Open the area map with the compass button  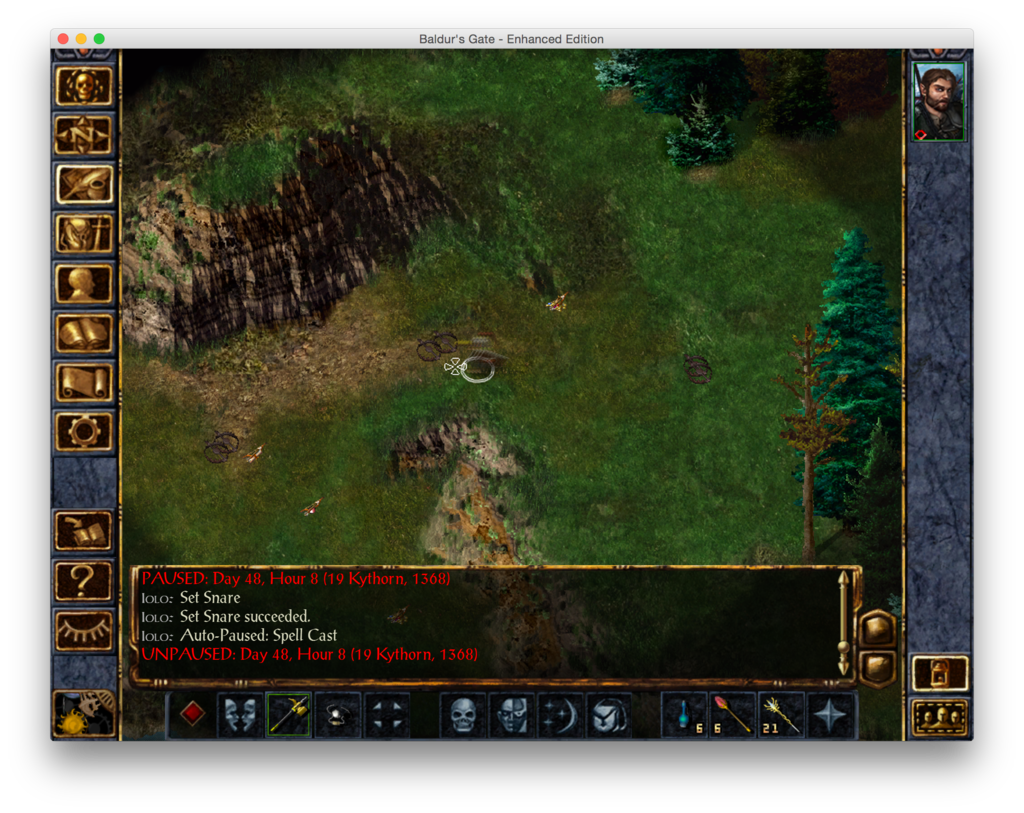tap(84, 135)
